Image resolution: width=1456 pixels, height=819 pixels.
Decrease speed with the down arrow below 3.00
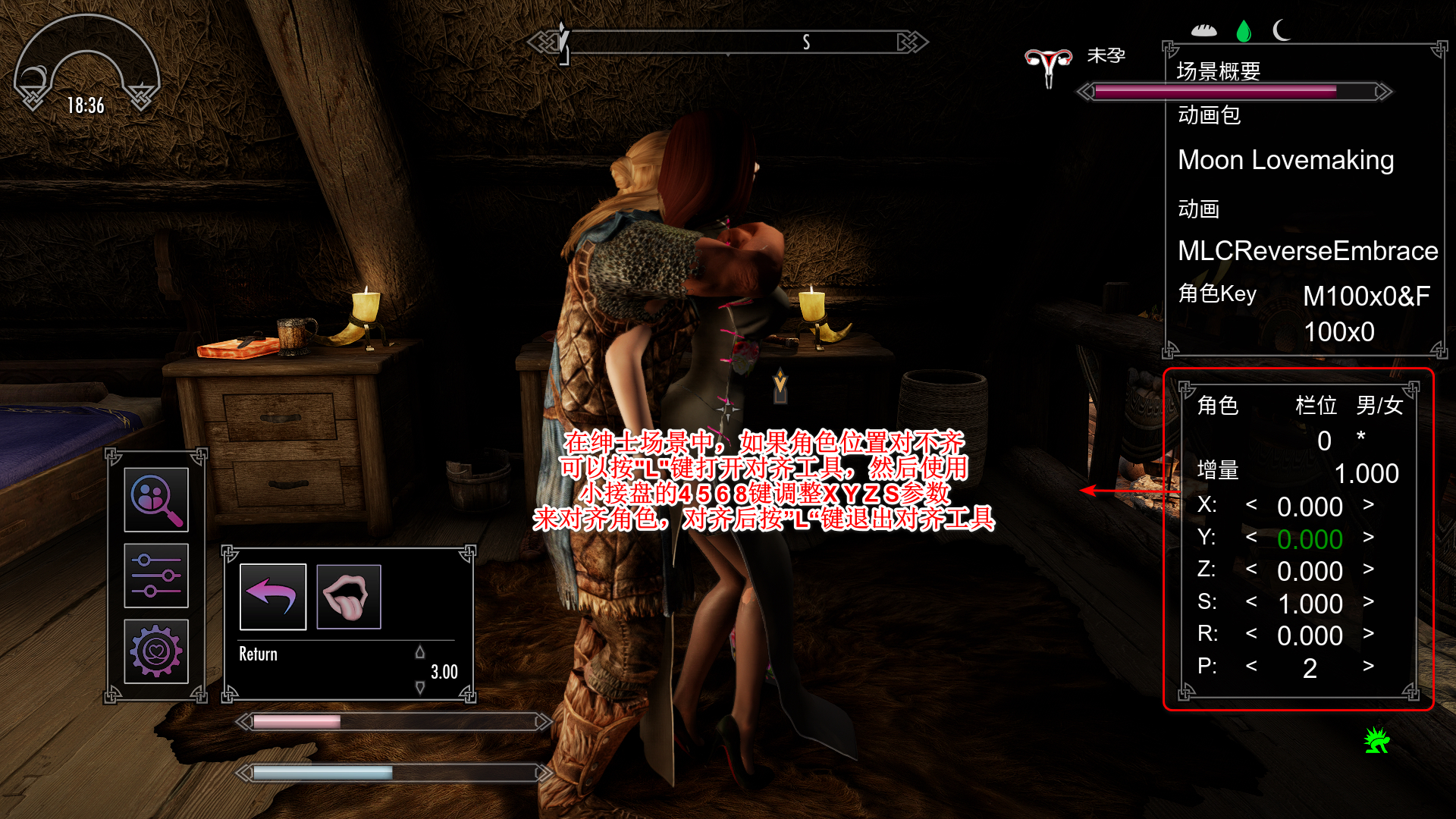pos(420,688)
